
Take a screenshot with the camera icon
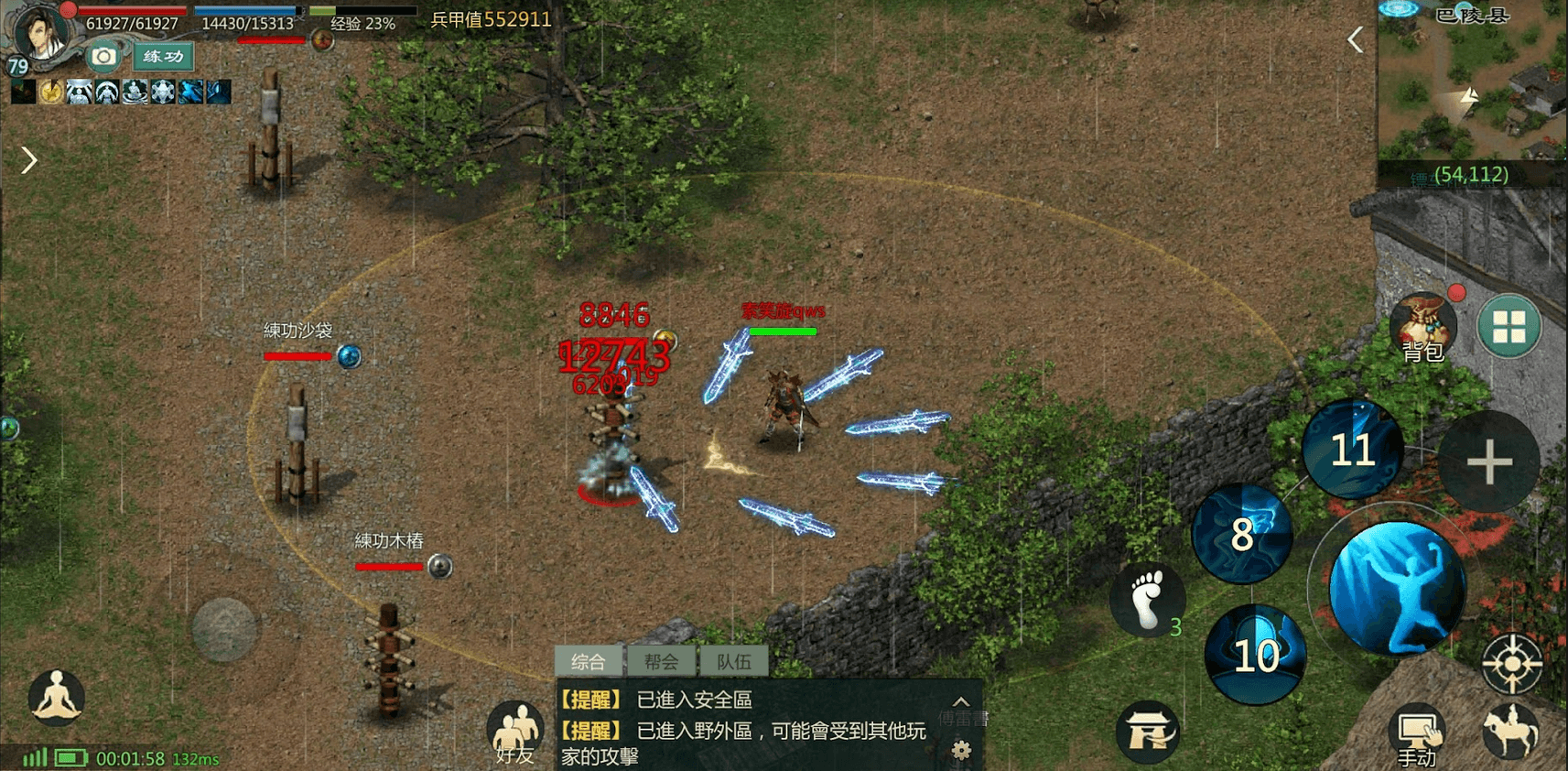[x=103, y=57]
